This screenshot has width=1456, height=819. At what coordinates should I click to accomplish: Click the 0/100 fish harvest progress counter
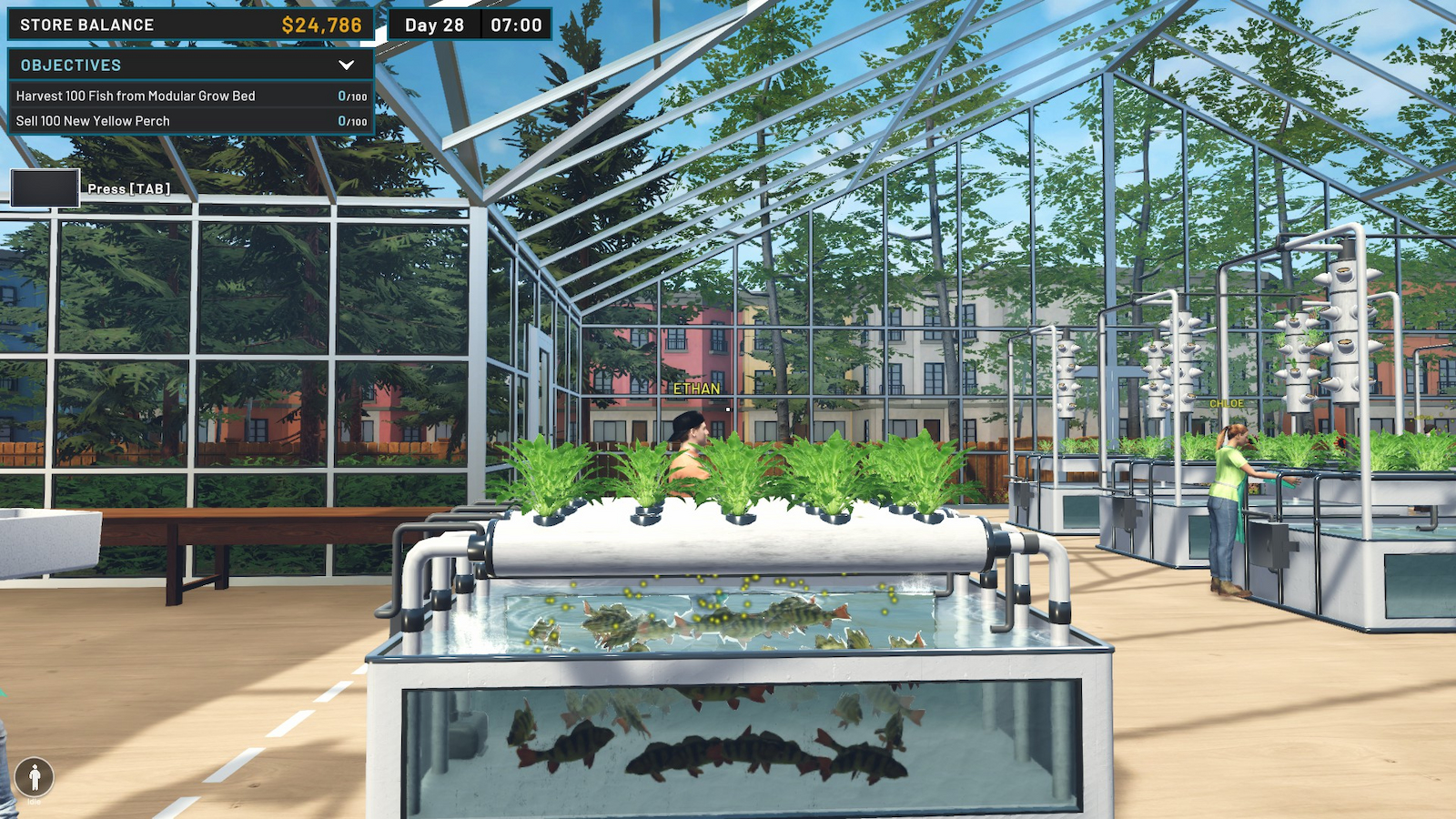(x=350, y=95)
